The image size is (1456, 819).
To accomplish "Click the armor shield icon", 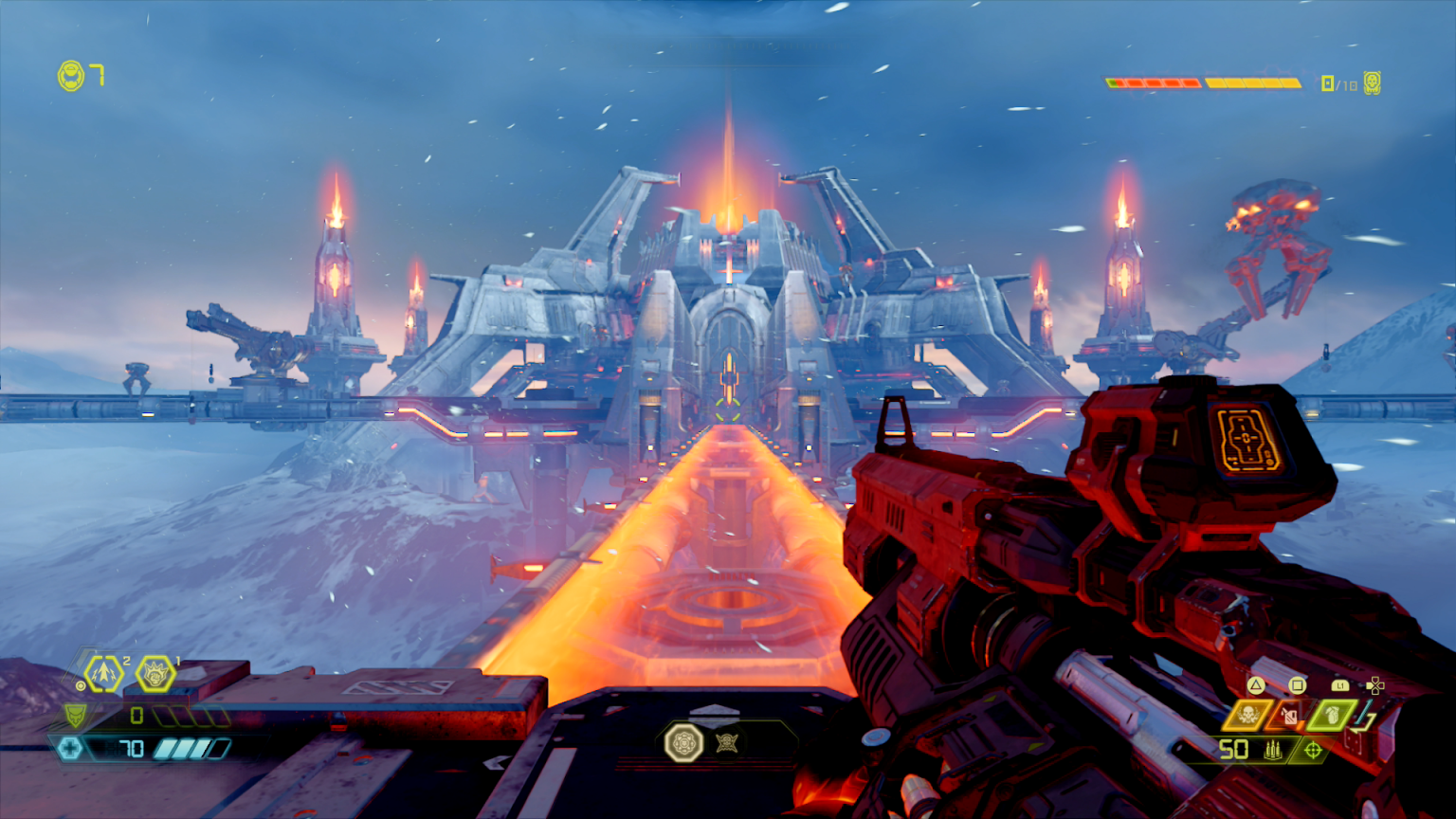I will [x=74, y=716].
